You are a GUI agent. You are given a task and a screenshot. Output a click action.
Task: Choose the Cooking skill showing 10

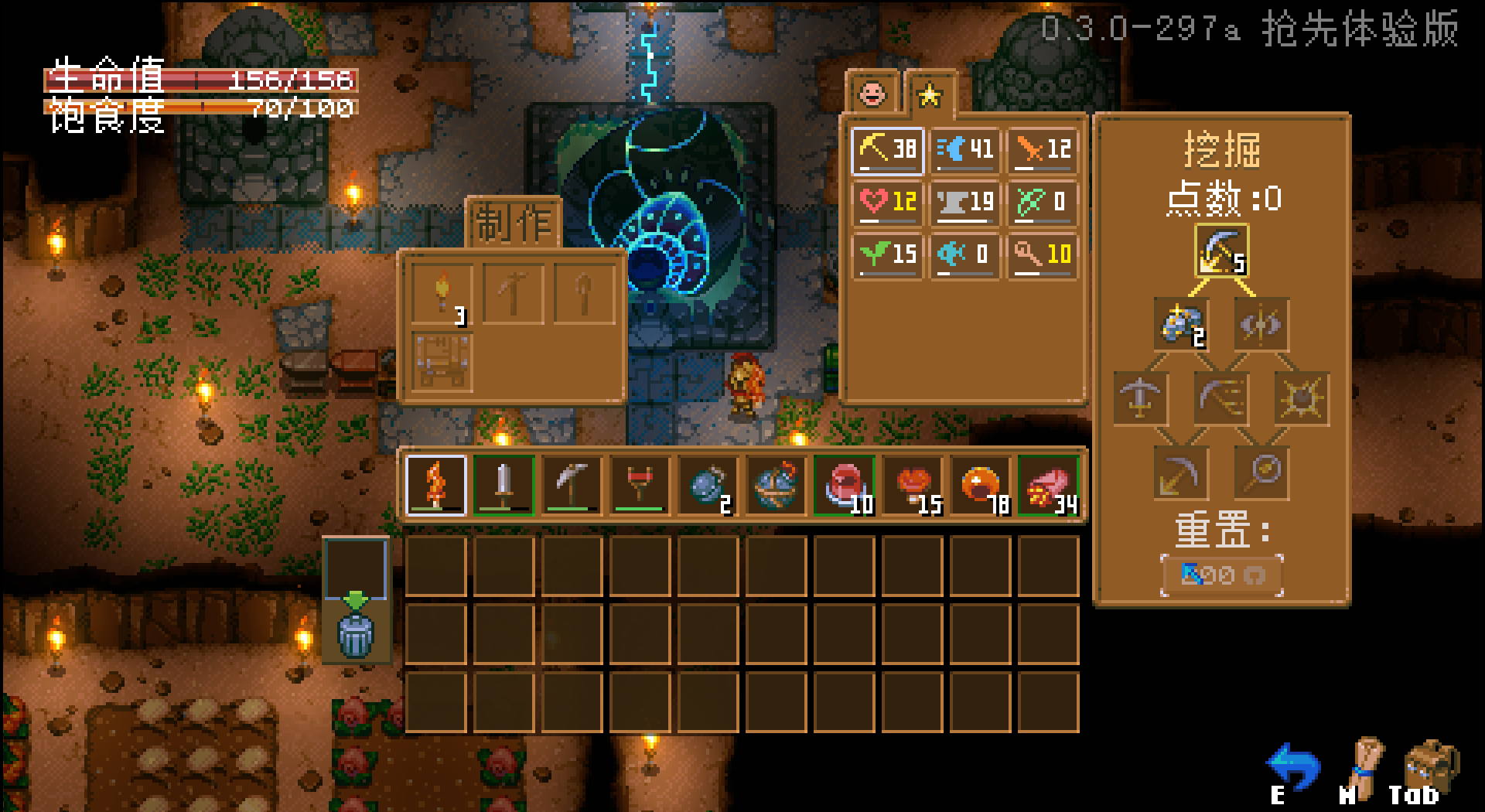pyautogui.click(x=1043, y=254)
